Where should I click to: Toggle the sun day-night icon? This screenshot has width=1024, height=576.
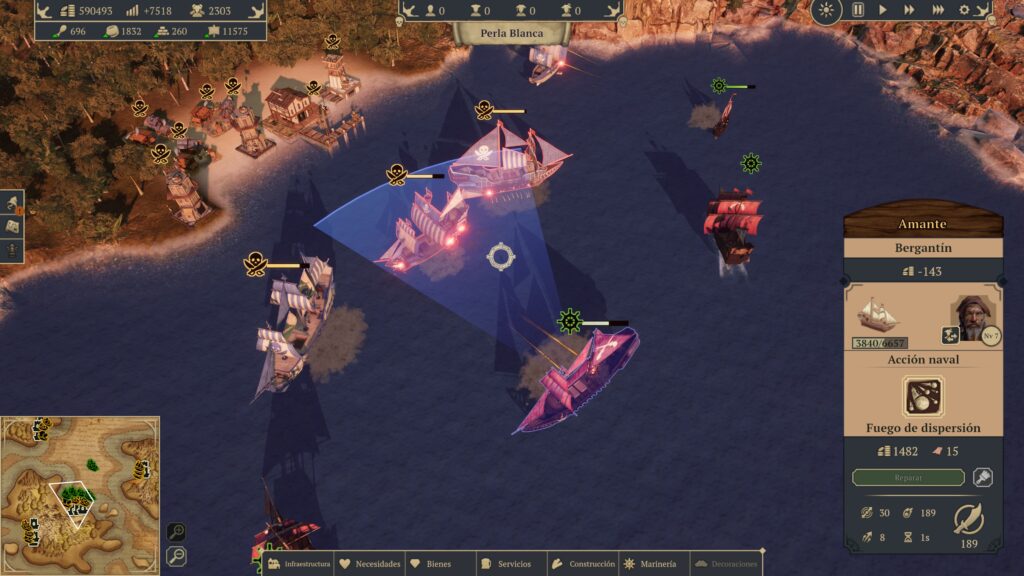[x=826, y=11]
